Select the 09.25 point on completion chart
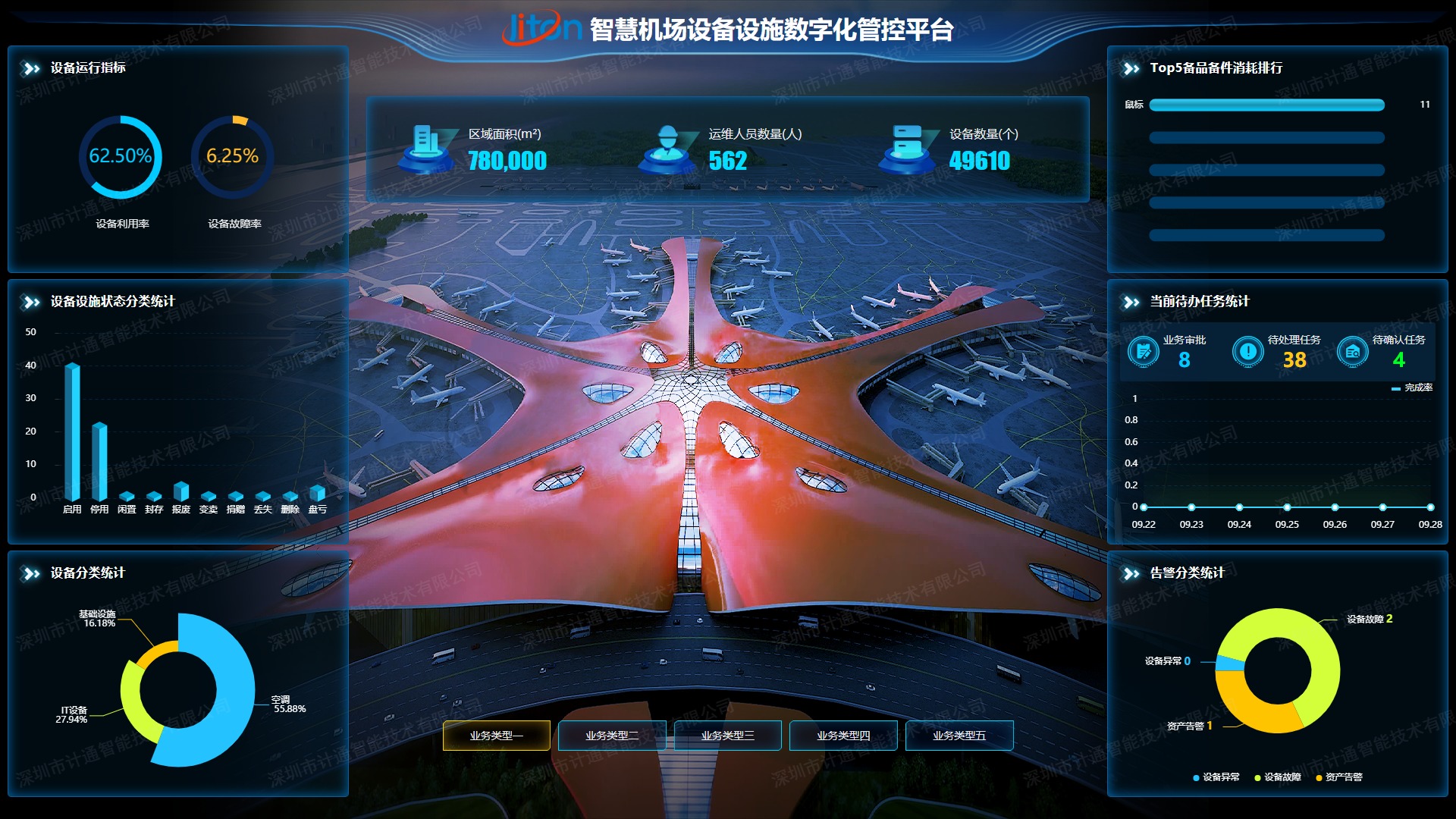The image size is (1456, 819). (x=1287, y=507)
